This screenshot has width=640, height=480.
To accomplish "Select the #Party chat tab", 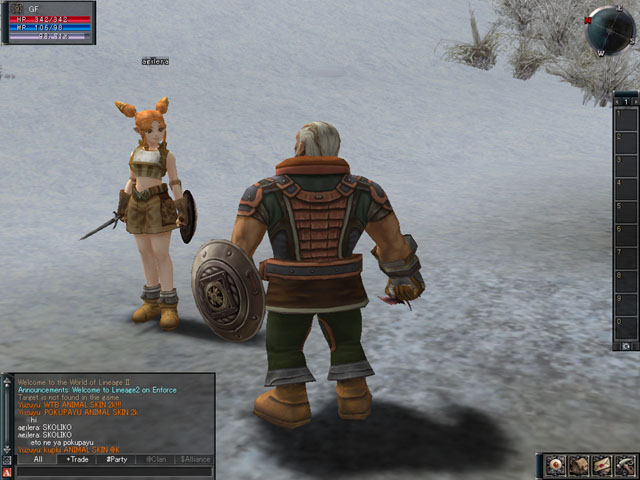I will [x=116, y=459].
